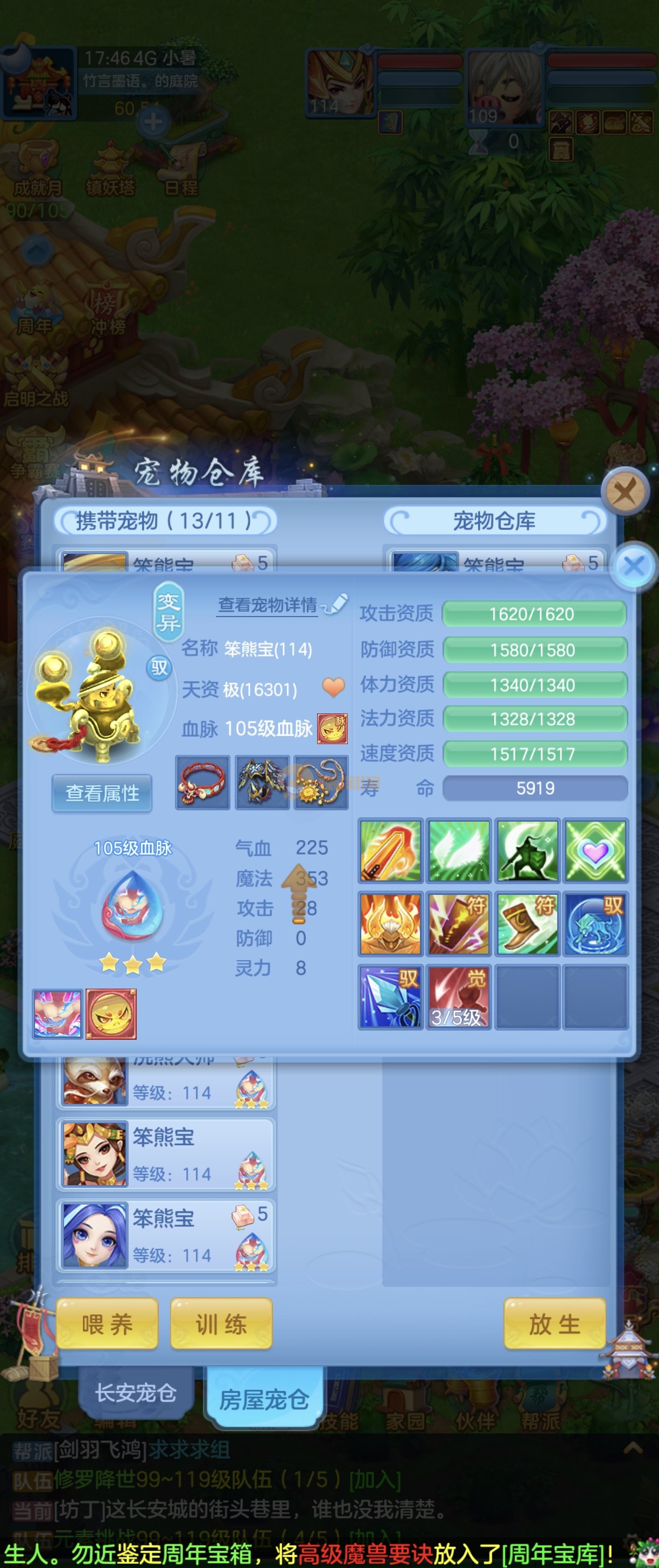
Task: Close the pet warehouse window
Action: click(x=623, y=490)
